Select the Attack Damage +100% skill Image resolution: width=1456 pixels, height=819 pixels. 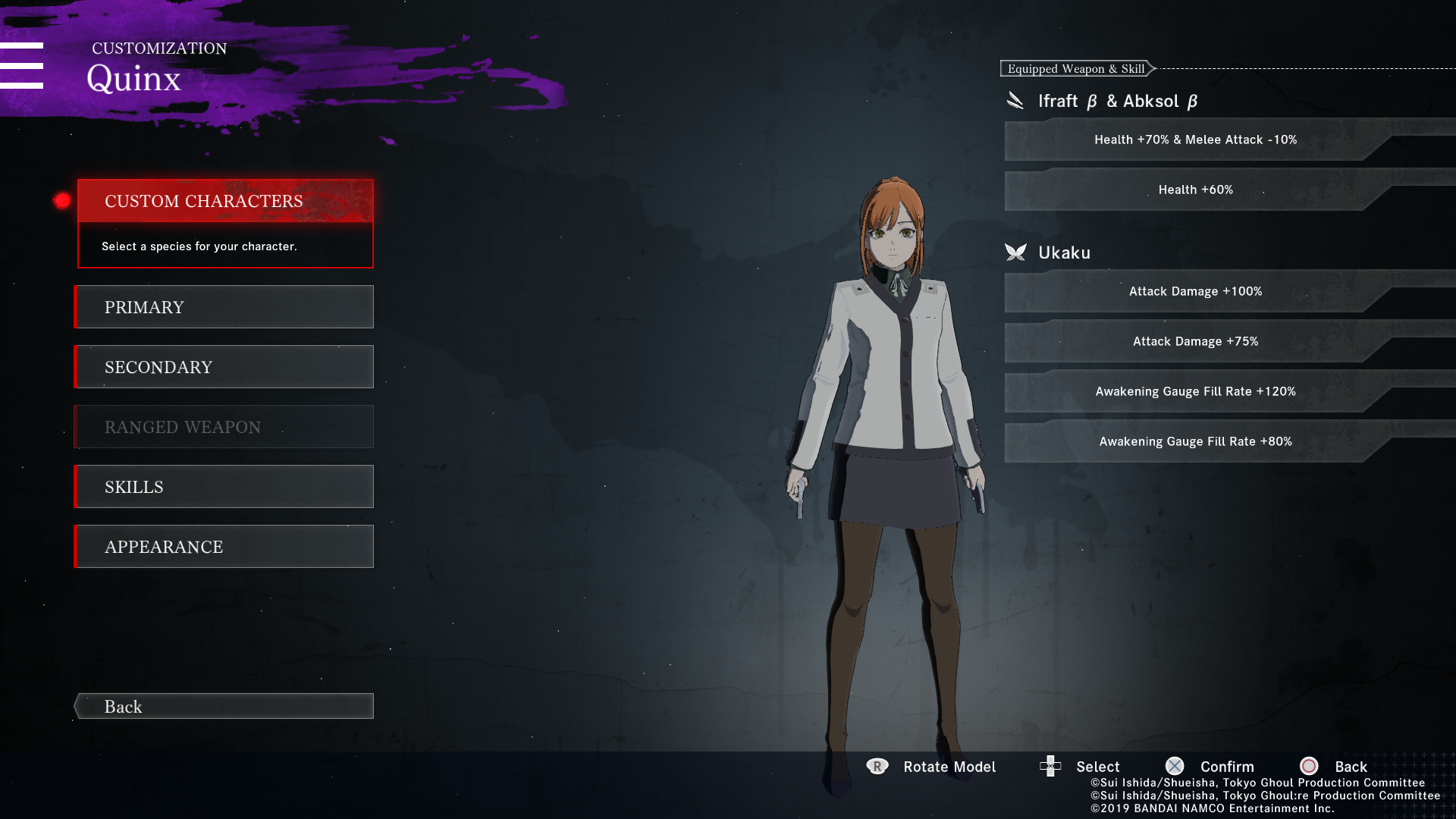(1195, 291)
